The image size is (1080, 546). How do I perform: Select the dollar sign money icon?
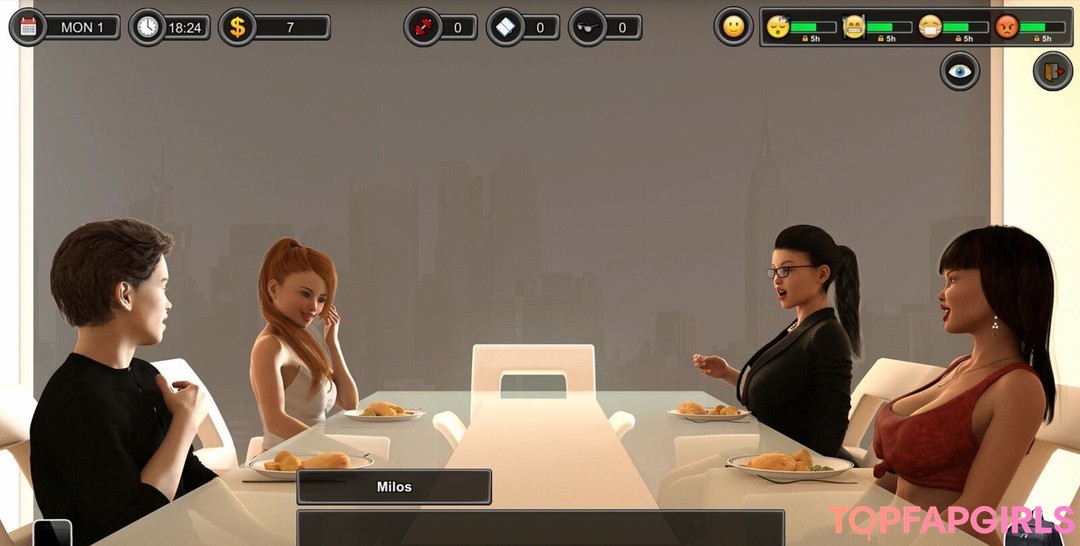(x=237, y=27)
